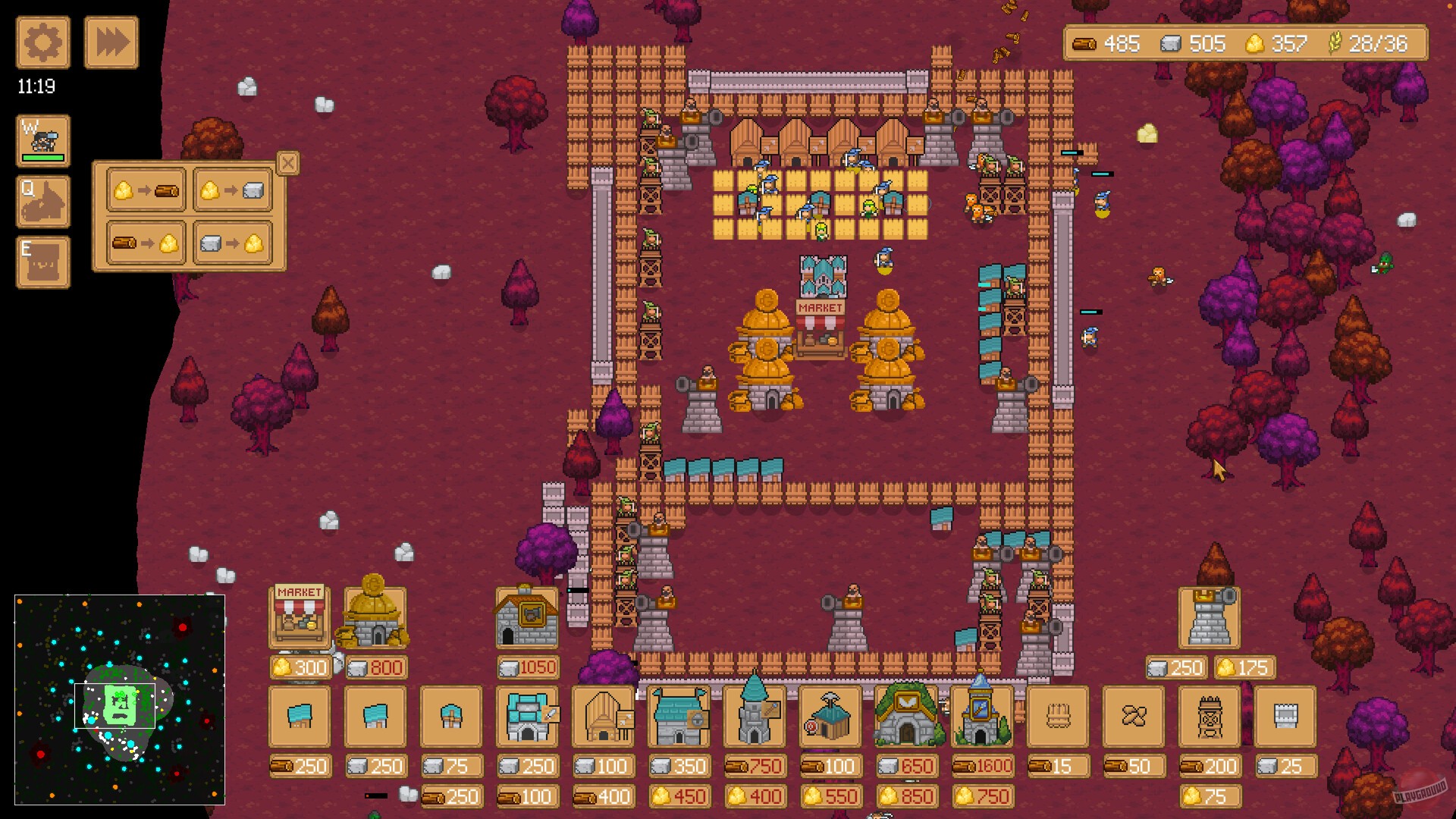Select the wooden fence piece costing 15 wood
This screenshot has width=1456, height=819.
pos(1059,717)
